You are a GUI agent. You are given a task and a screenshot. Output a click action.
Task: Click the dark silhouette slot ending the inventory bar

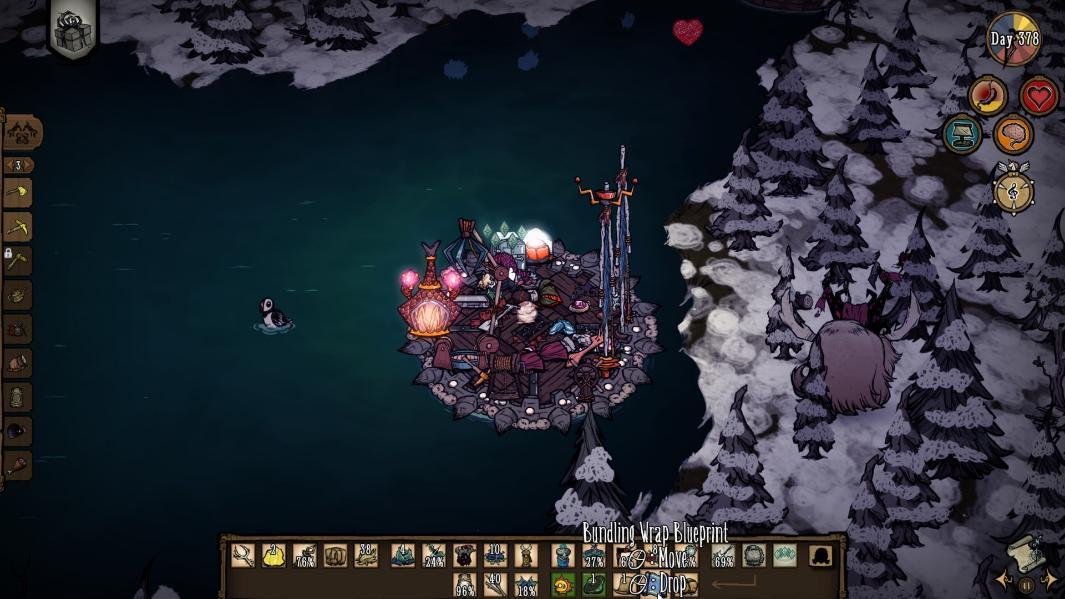820,556
